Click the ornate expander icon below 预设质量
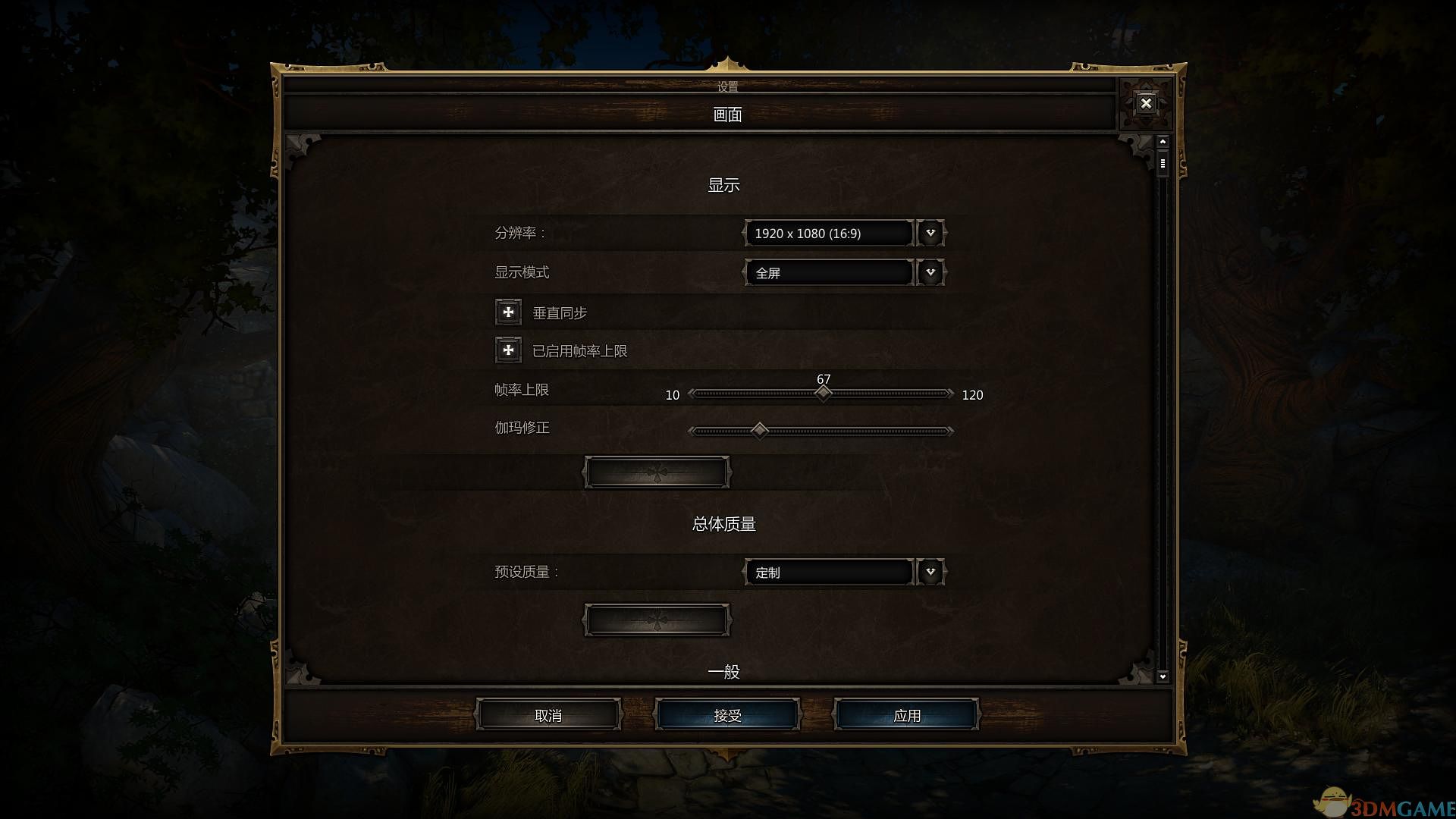Image resolution: width=1456 pixels, height=819 pixels. click(657, 619)
